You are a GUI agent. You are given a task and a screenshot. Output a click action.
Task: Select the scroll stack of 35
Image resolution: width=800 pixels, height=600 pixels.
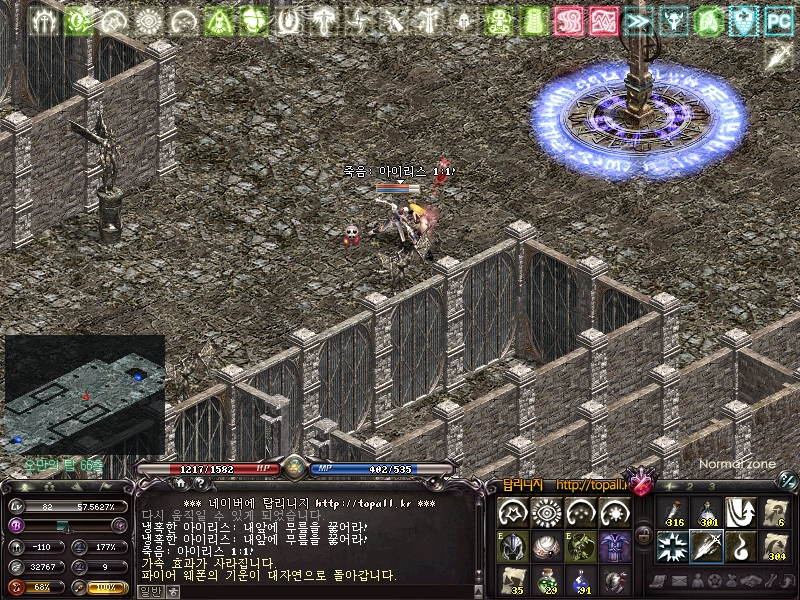click(513, 579)
